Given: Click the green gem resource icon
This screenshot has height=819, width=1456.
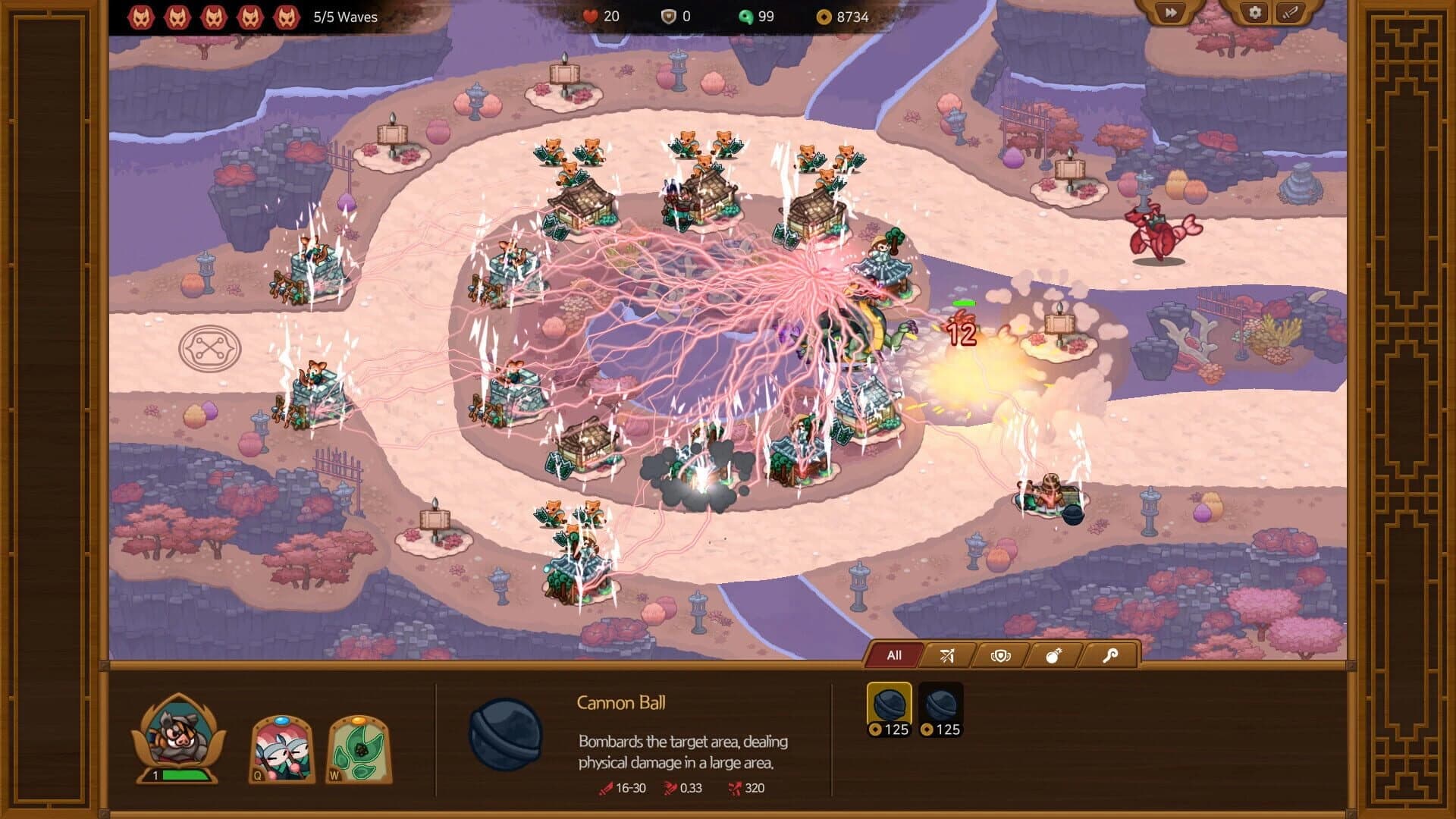Looking at the screenshot, I should point(747,17).
